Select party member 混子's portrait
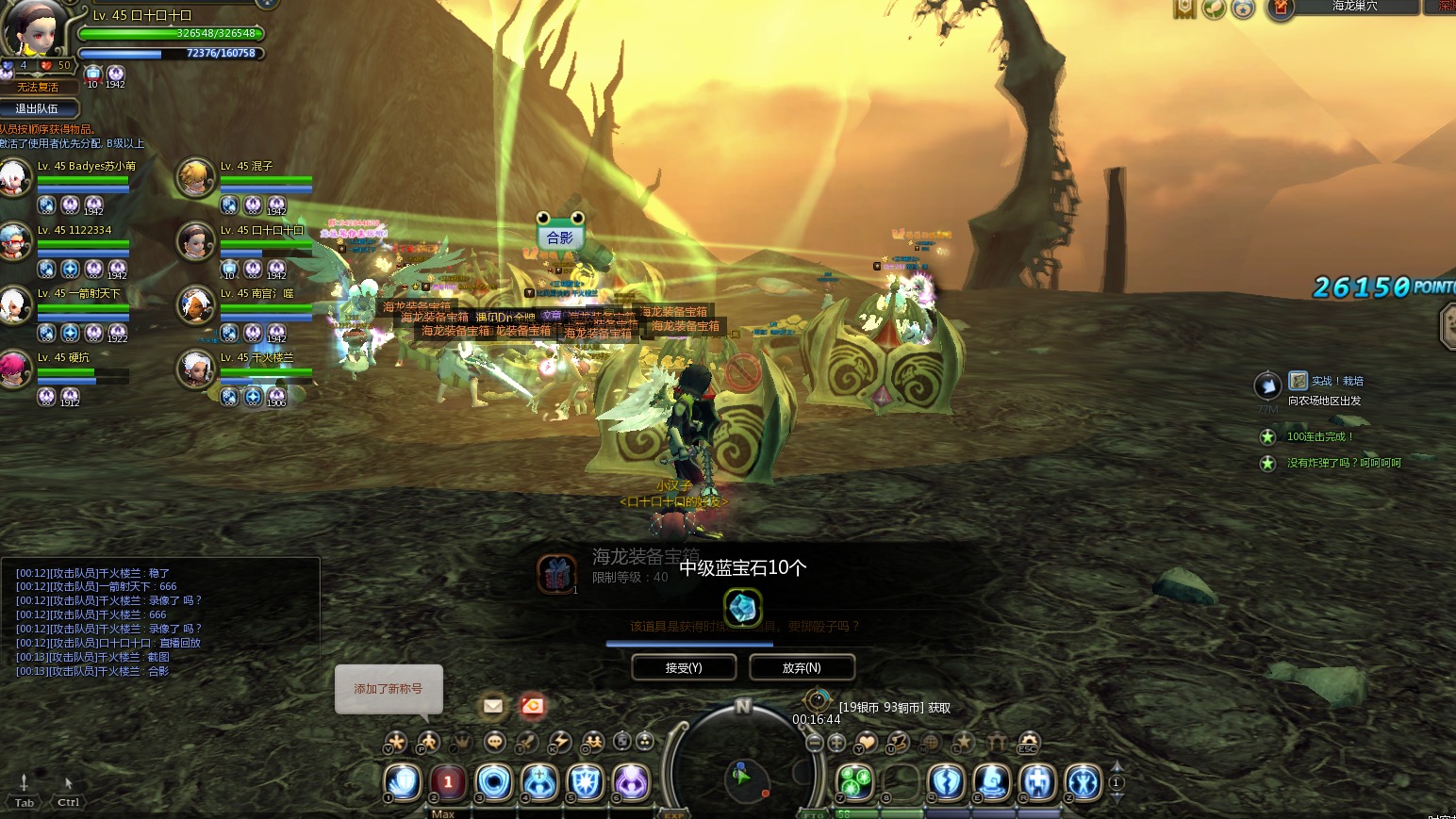 coord(196,178)
